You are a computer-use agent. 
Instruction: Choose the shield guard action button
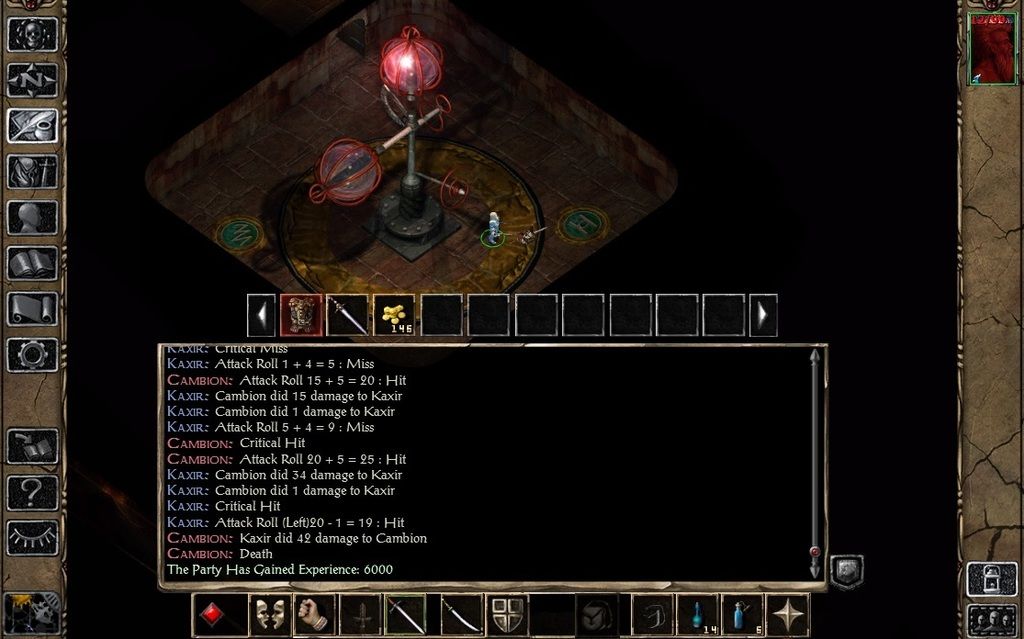pos(505,614)
